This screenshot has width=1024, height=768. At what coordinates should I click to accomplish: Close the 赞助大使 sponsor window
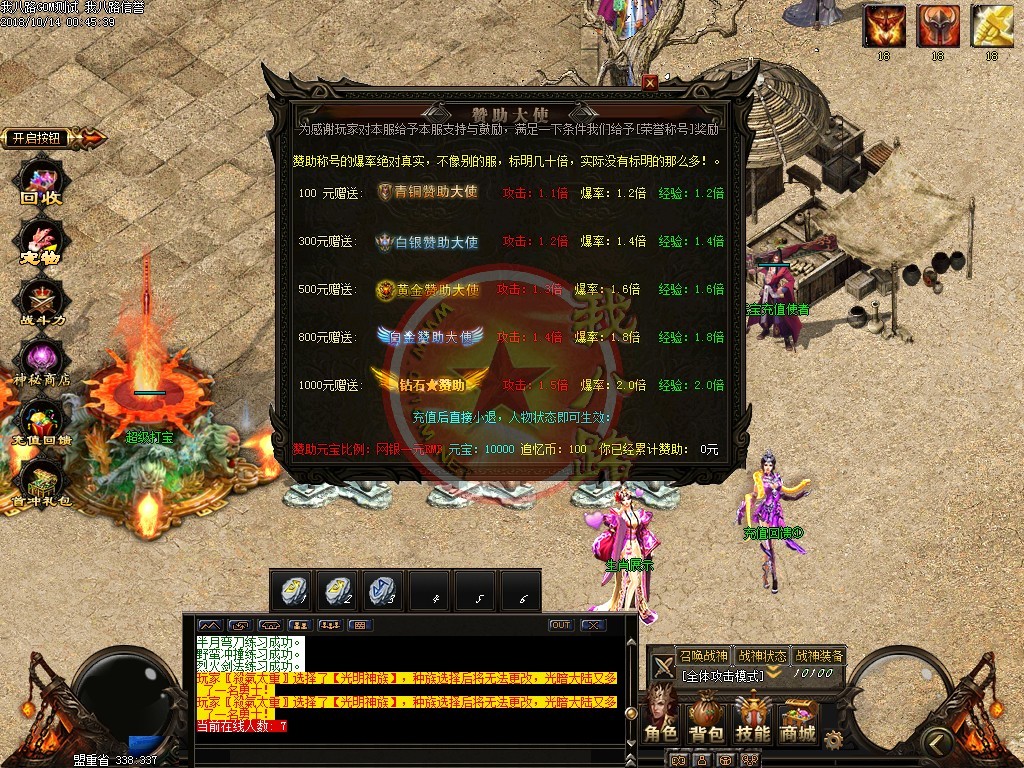(x=650, y=83)
